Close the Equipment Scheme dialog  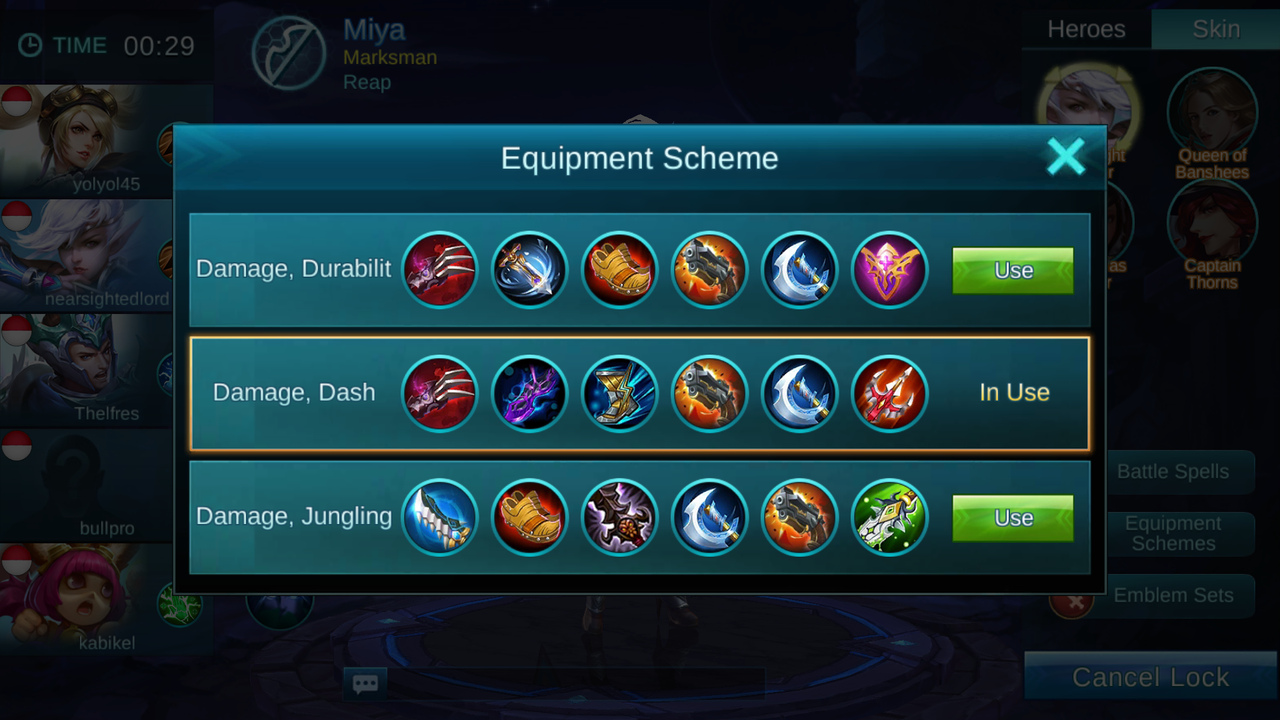tap(1065, 157)
